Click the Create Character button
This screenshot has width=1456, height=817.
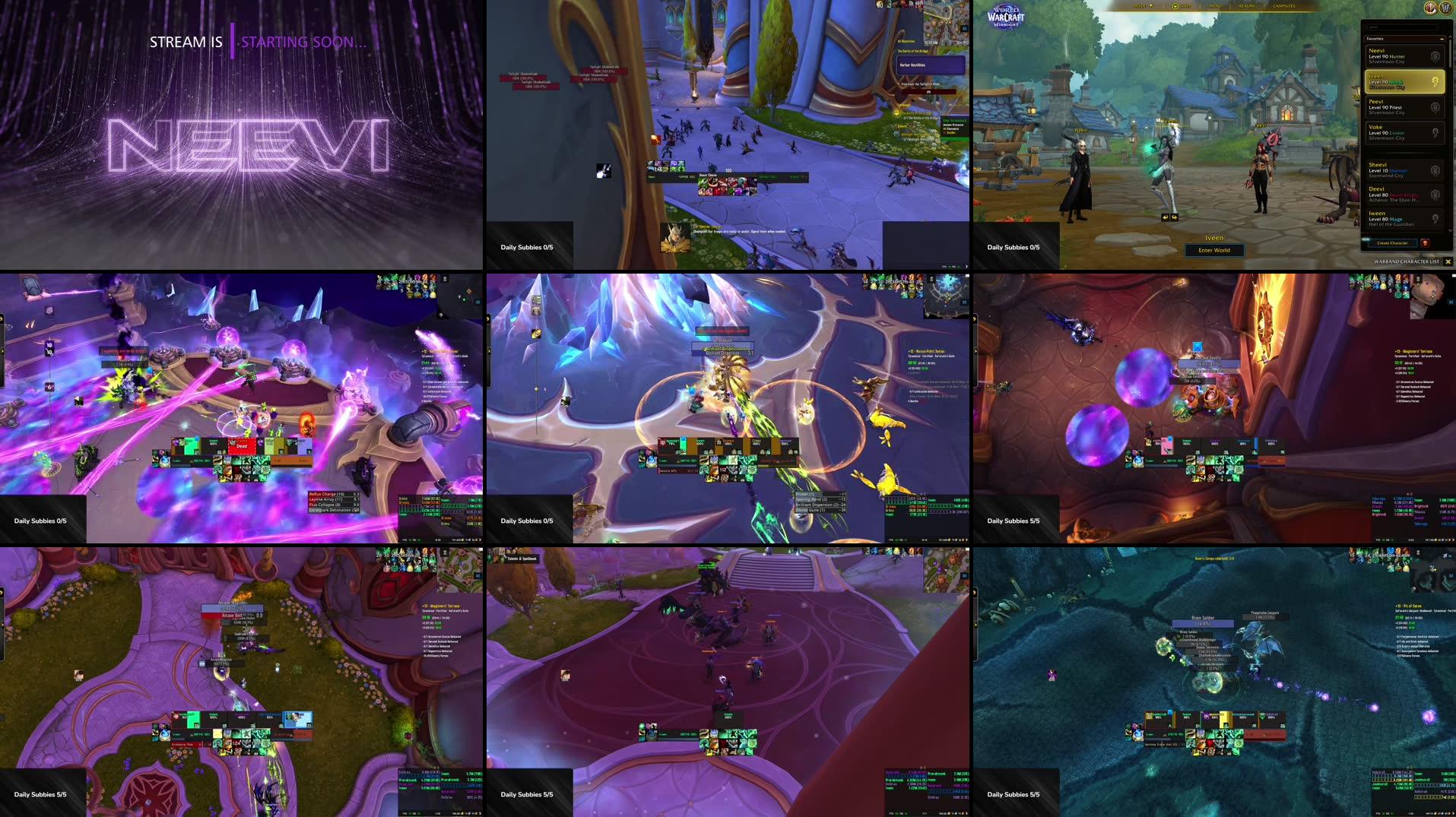(x=1392, y=242)
